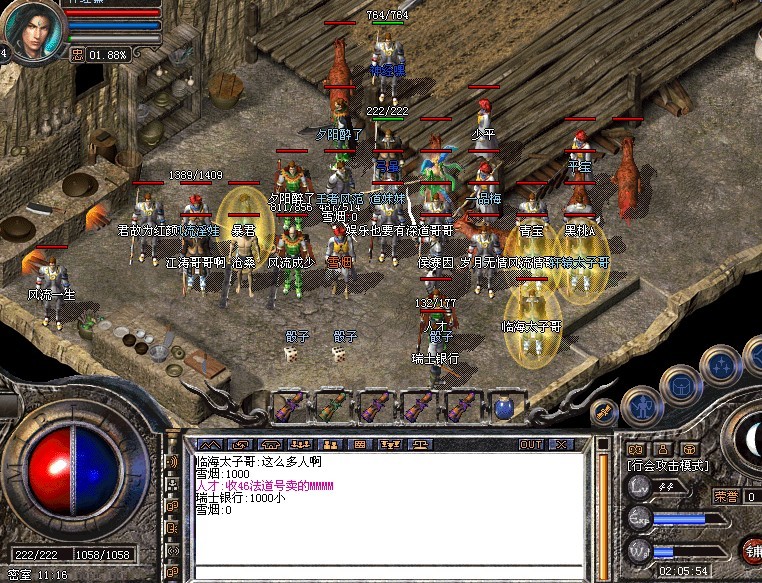Image resolution: width=762 pixels, height=583 pixels.
Task: Click the OUT button on the chat panel
Action: tap(530, 444)
